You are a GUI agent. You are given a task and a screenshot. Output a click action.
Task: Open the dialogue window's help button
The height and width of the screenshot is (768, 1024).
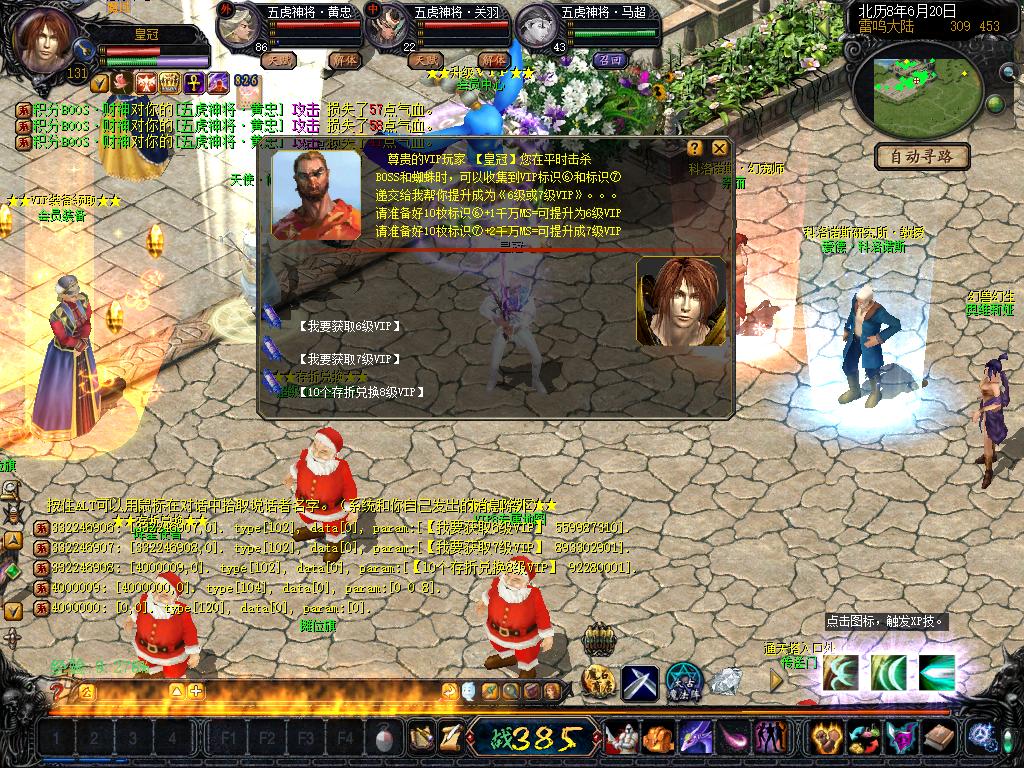(x=695, y=148)
